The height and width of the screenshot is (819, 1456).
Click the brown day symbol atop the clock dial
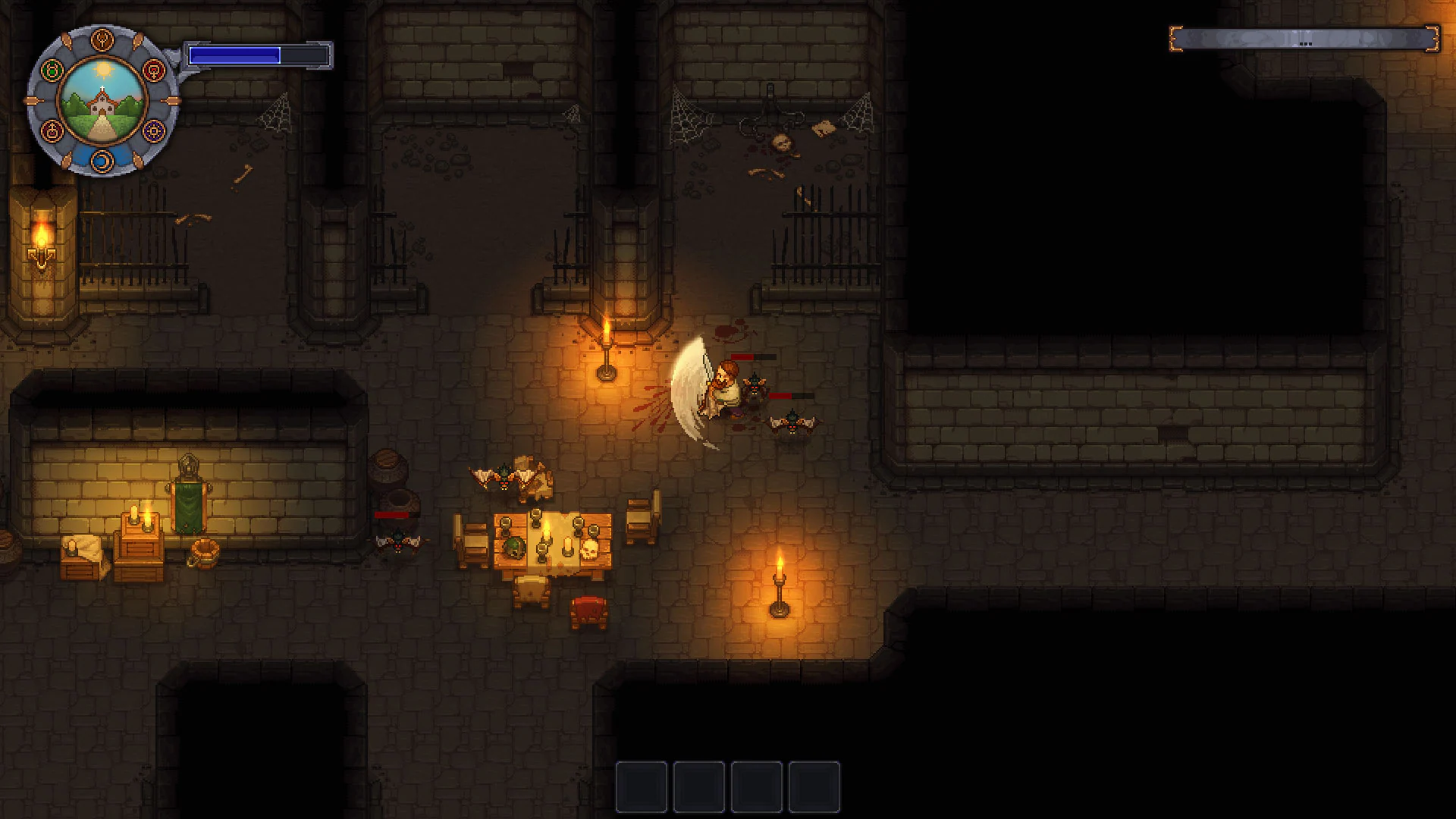tap(102, 39)
